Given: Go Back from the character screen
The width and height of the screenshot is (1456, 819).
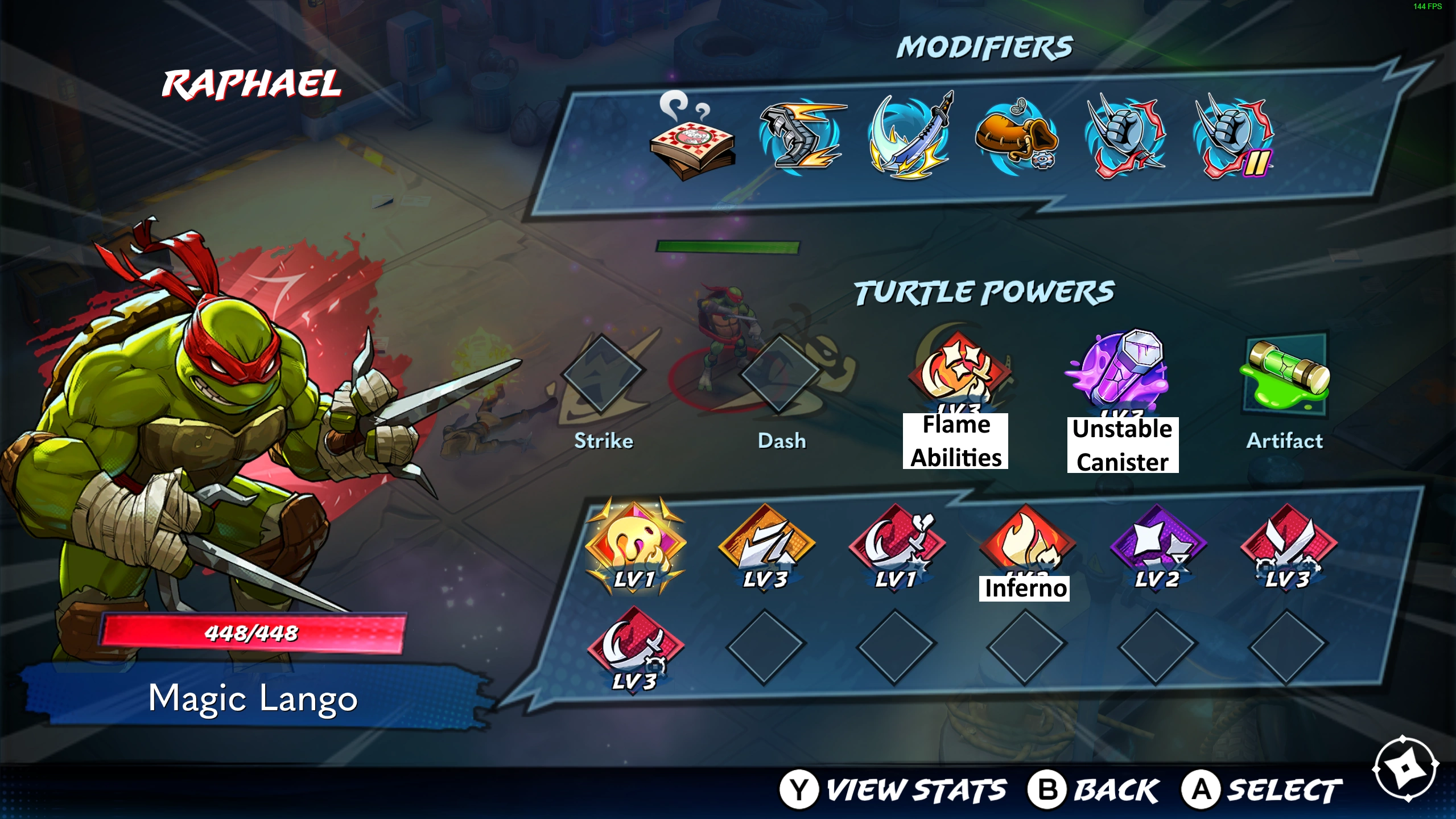Looking at the screenshot, I should tap(1094, 790).
